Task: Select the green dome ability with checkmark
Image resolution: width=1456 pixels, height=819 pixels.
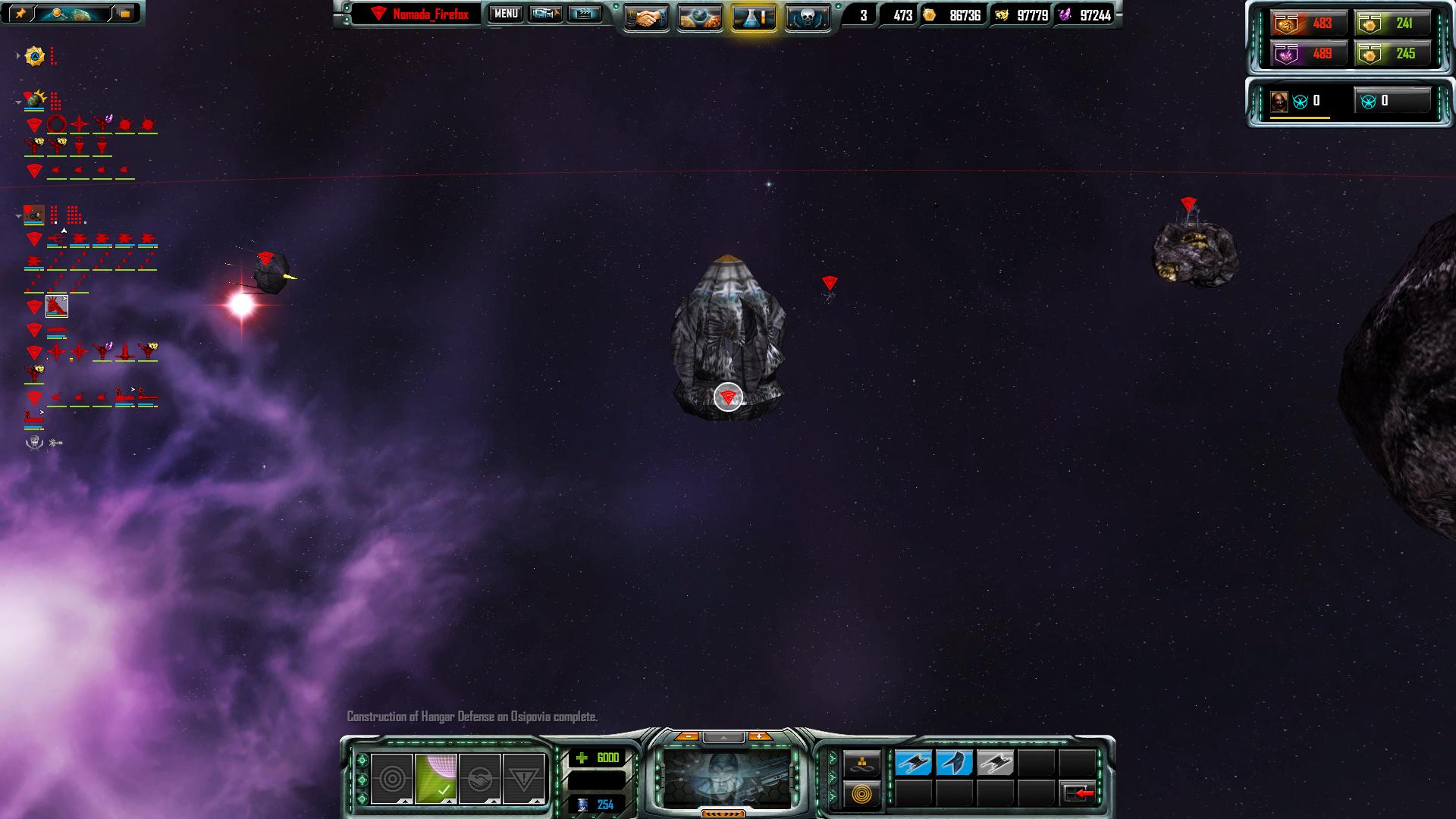Action: coord(436,778)
